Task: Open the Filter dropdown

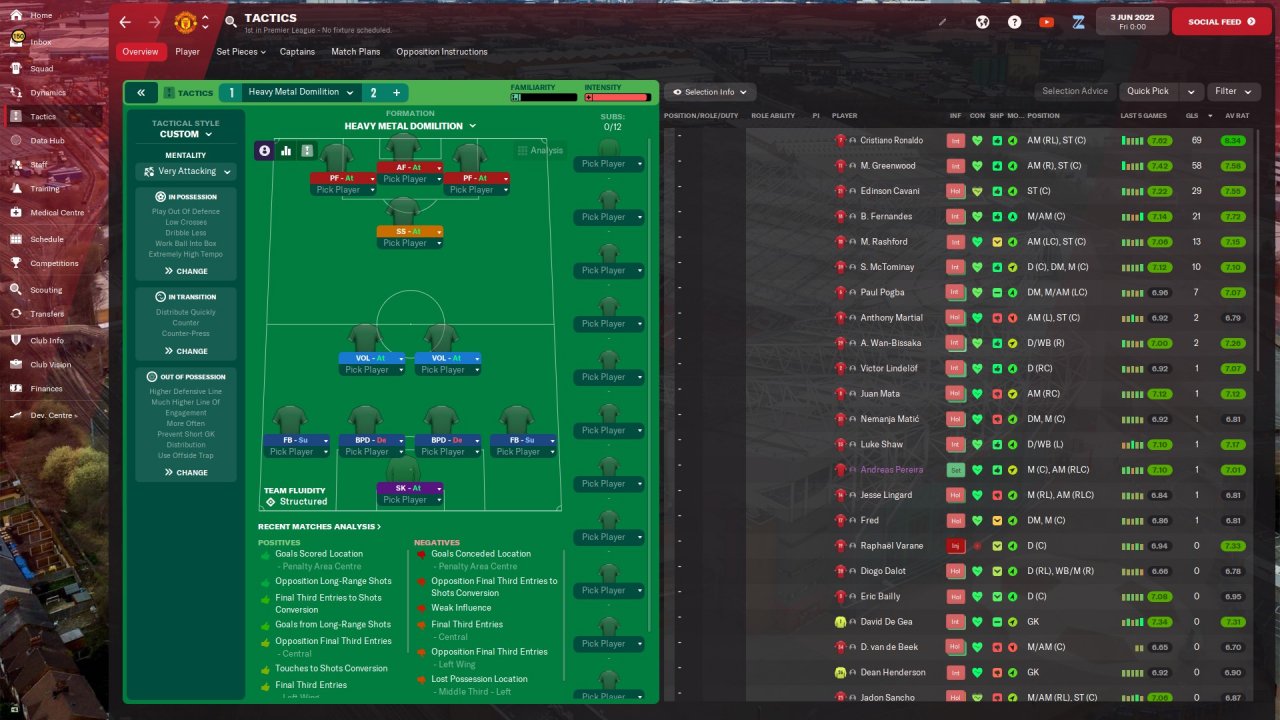Action: point(1233,91)
